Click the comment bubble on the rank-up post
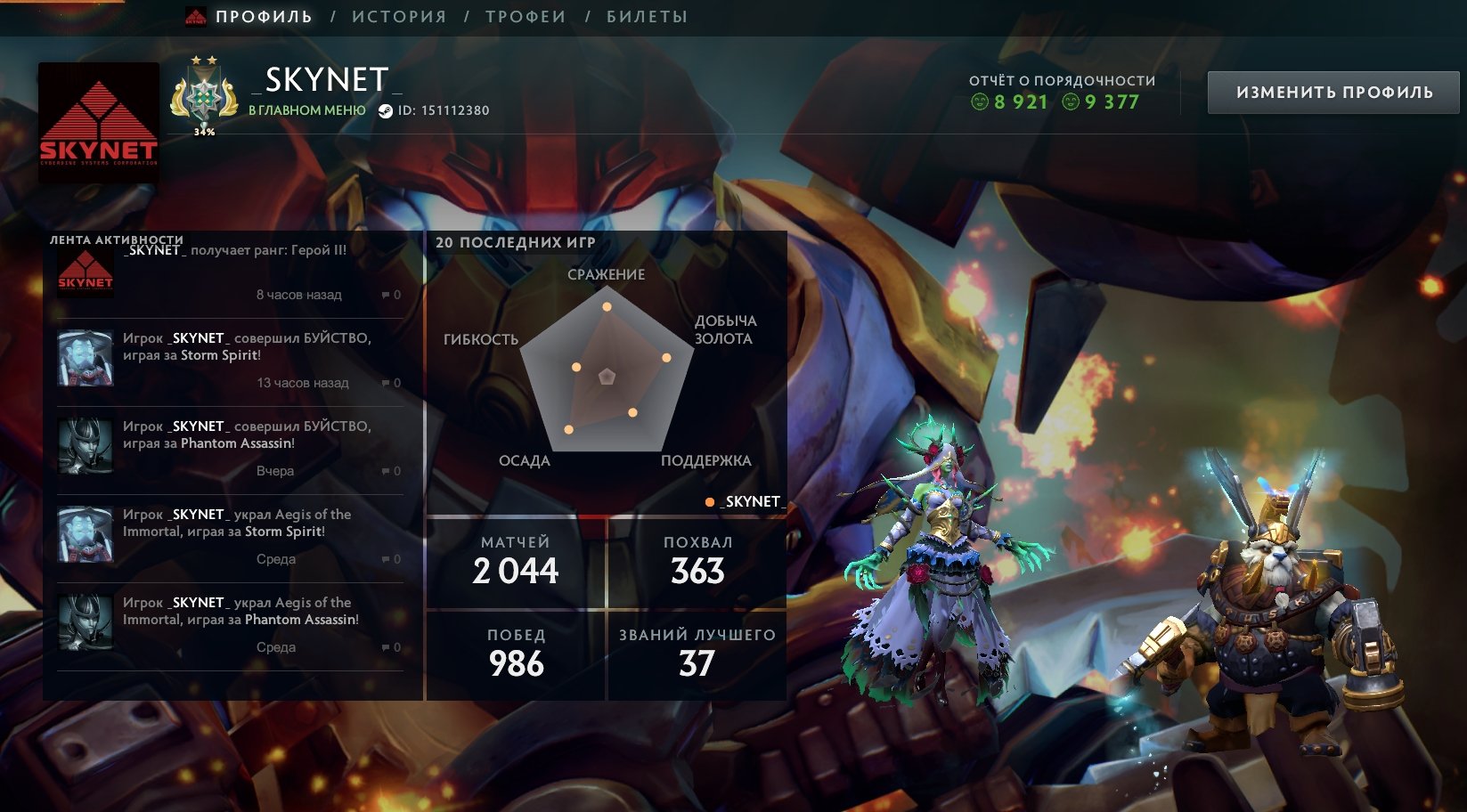The height and width of the screenshot is (812, 1467). pos(385,295)
